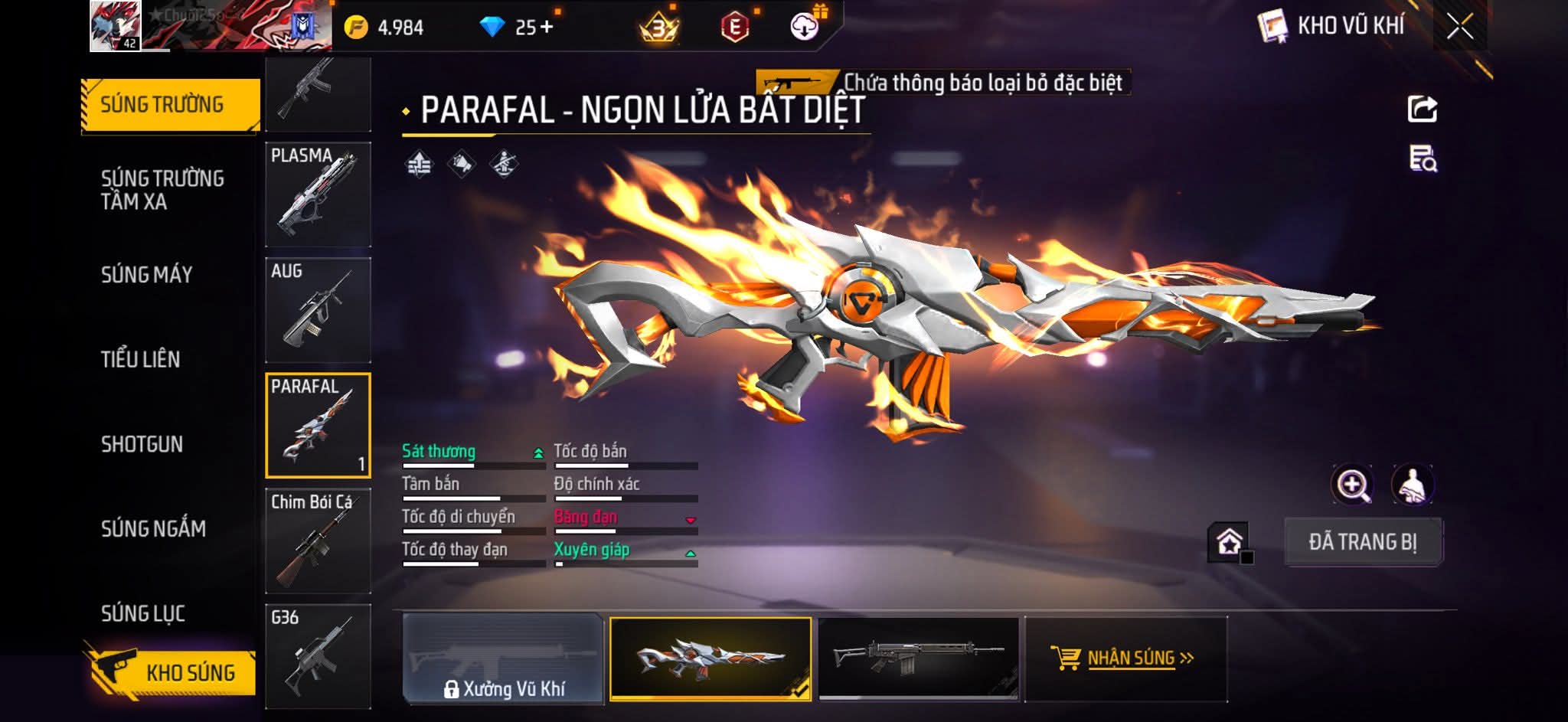Open the Súng Máy weapon category
The width and height of the screenshot is (1568, 722).
click(146, 275)
